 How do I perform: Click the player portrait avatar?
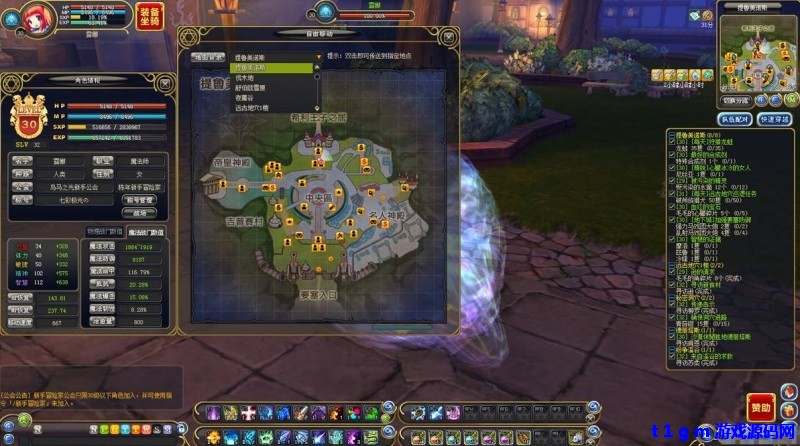18,17
